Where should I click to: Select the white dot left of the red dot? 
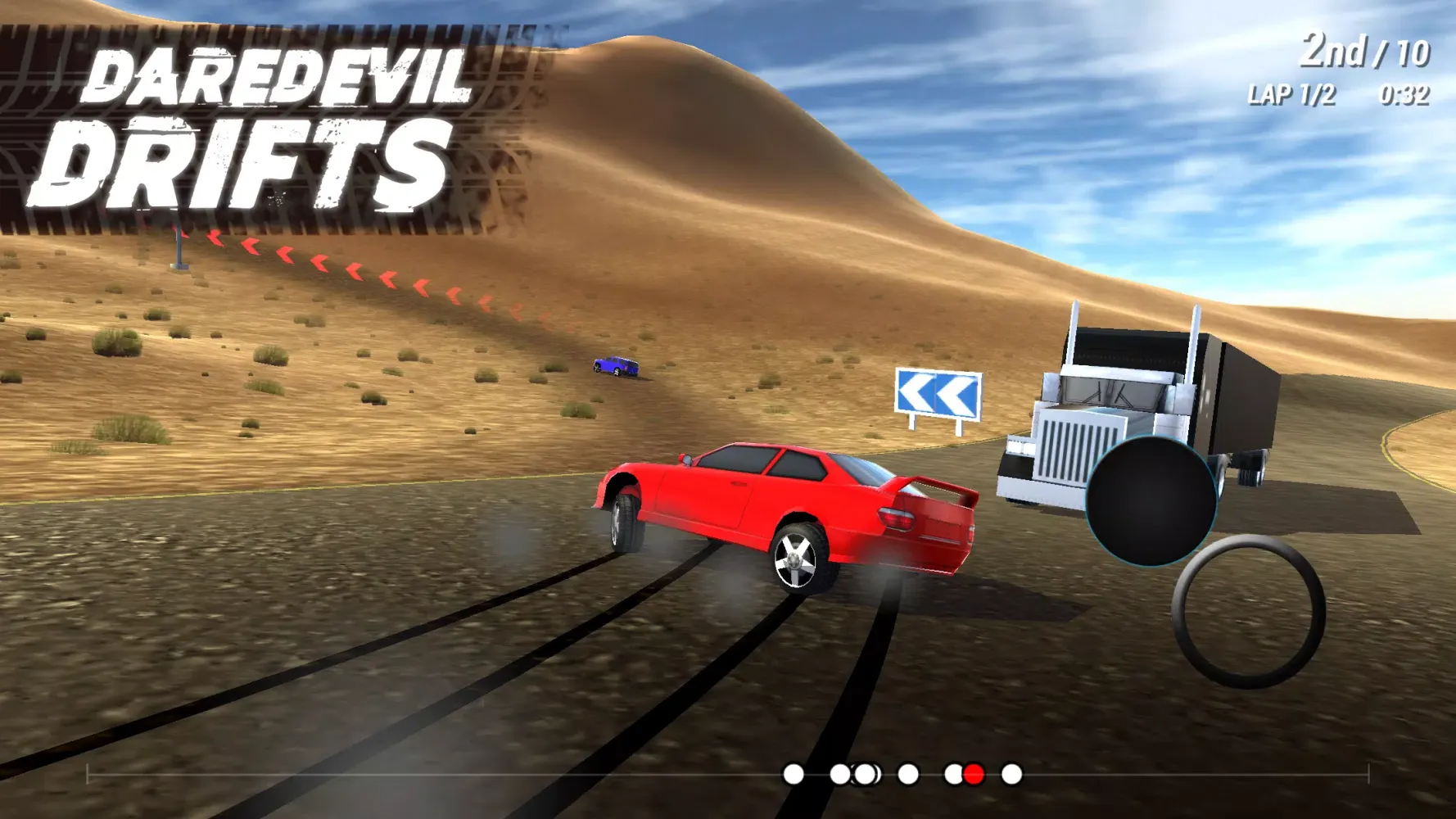pos(952,773)
